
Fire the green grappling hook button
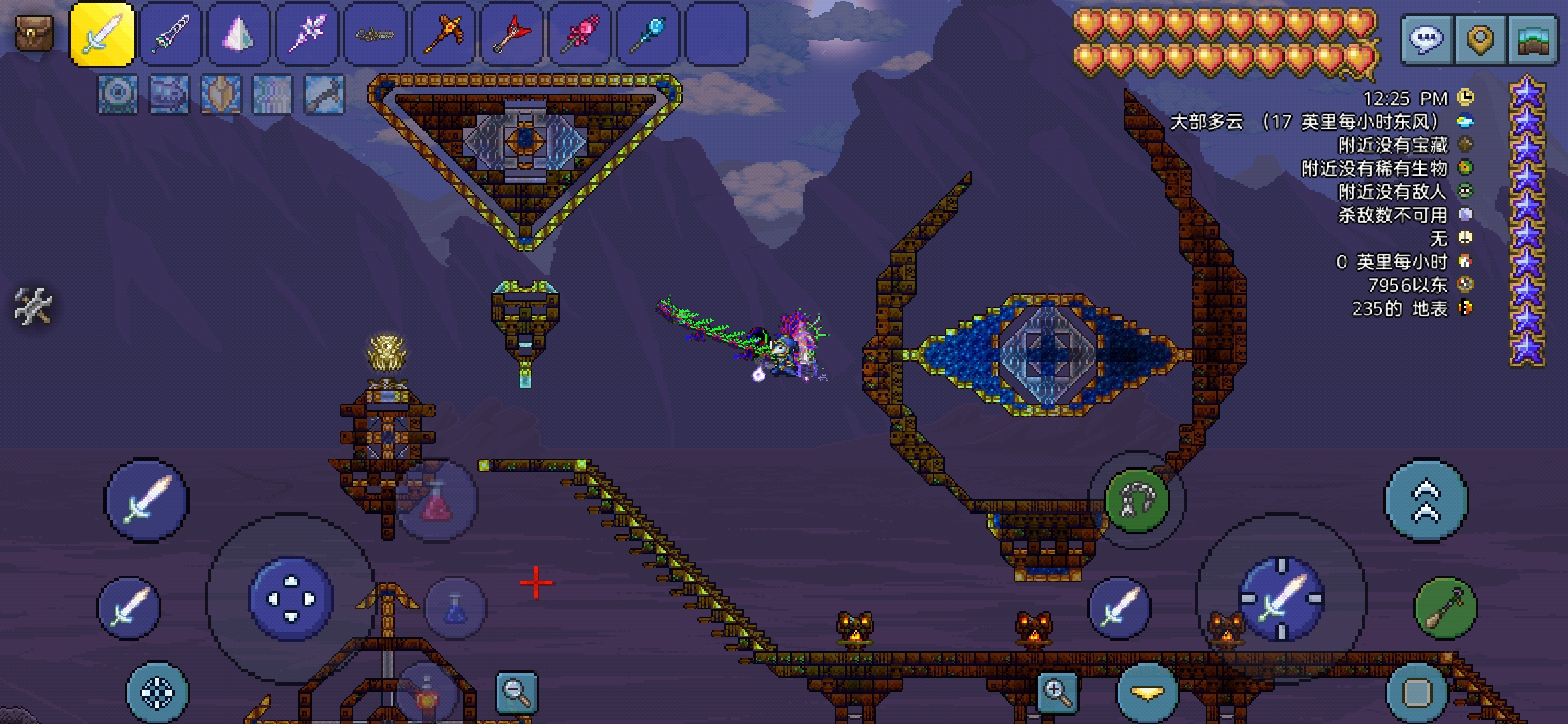tap(1137, 500)
